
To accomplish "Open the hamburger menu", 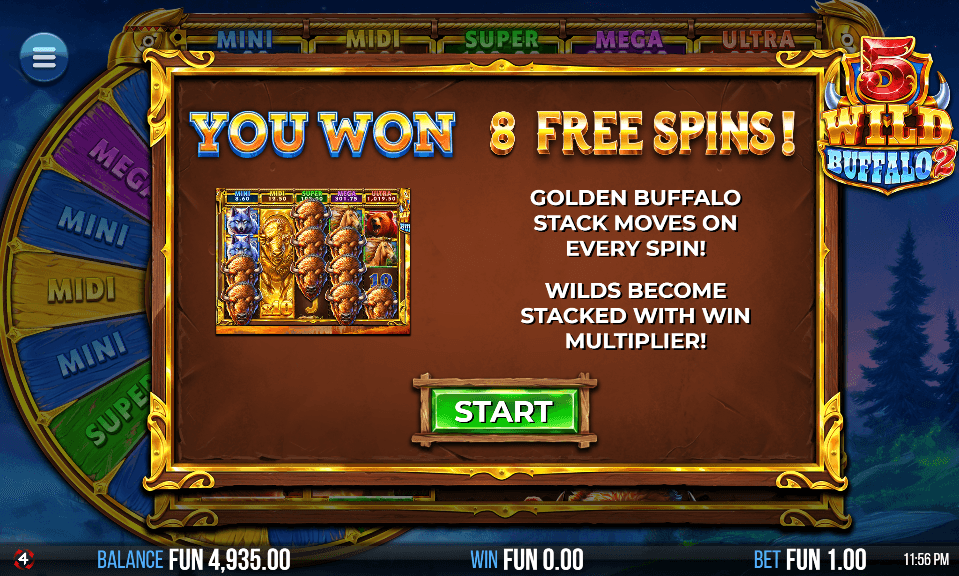I will pyautogui.click(x=44, y=58).
